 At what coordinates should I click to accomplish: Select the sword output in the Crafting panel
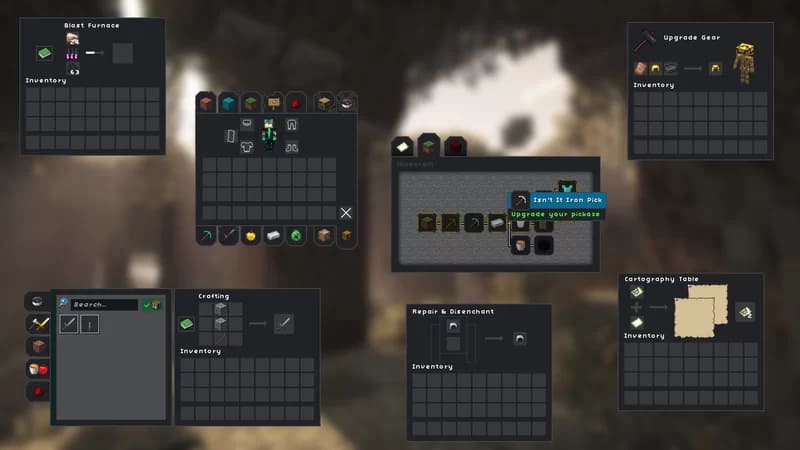[284, 323]
